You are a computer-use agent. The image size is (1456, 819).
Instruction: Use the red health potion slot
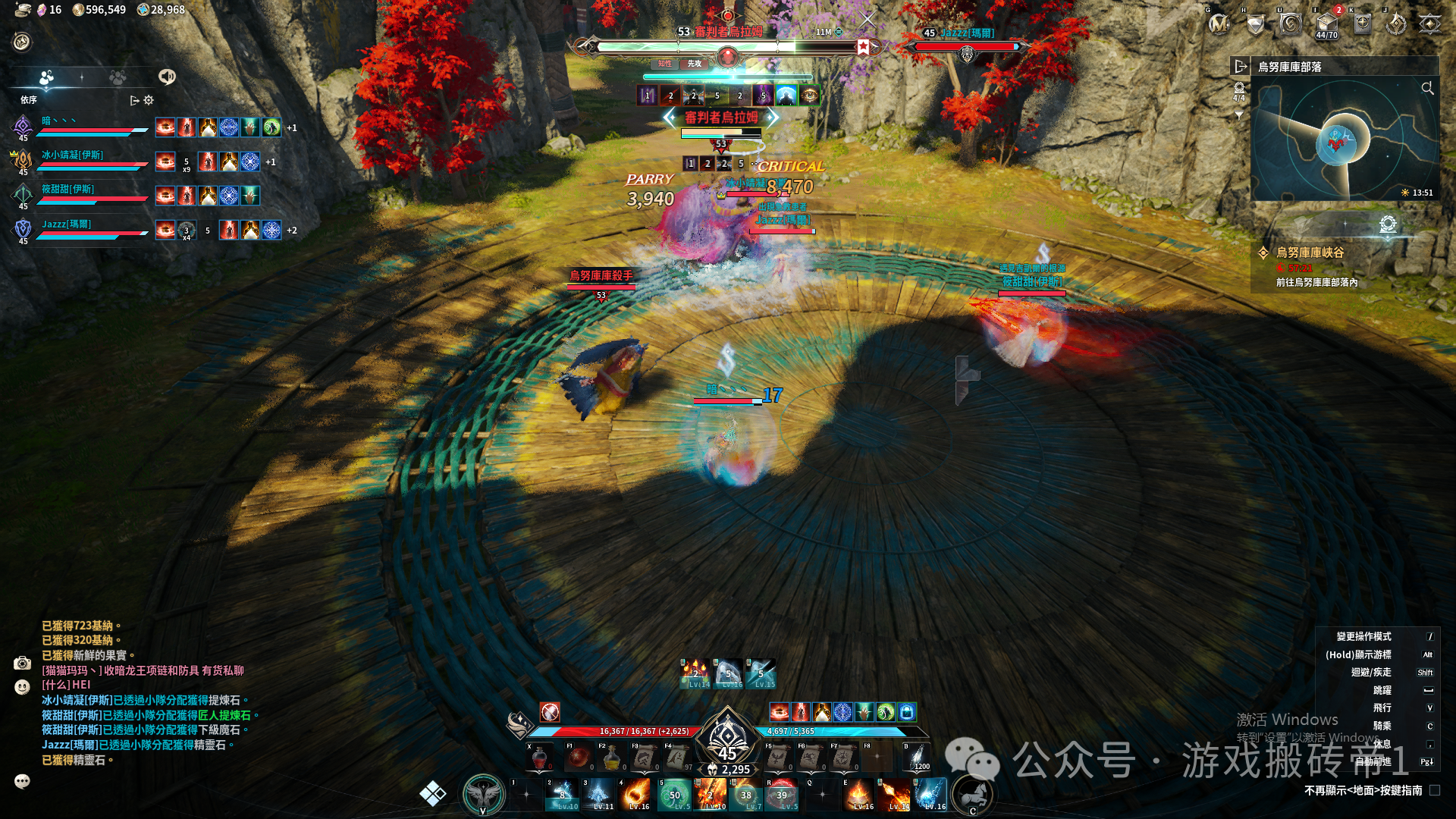pos(540,758)
